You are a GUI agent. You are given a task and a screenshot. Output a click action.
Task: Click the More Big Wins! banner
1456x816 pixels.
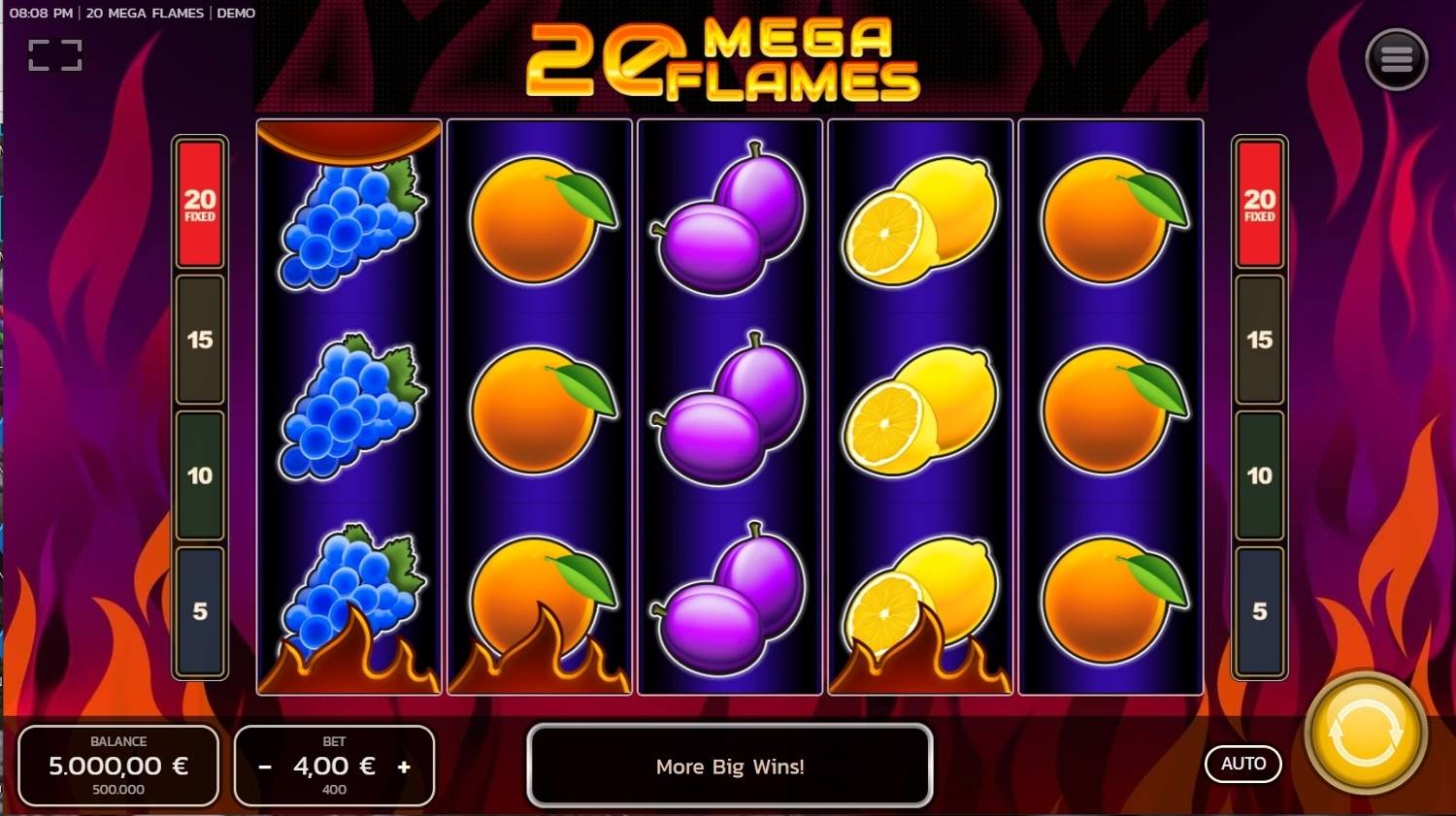pos(730,767)
